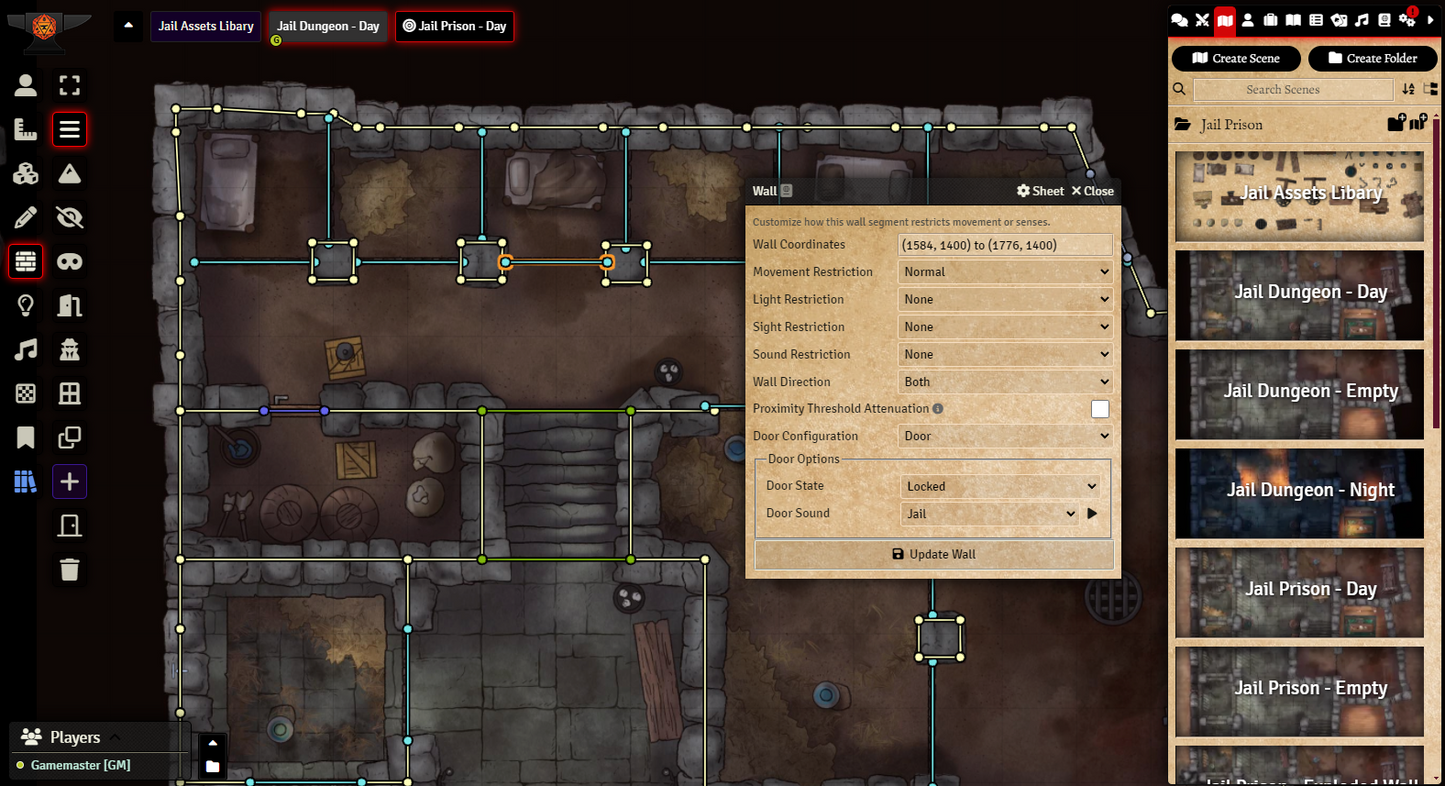Select the Jail Dungeon - Night scene
The image size is (1445, 786).
1299,490
